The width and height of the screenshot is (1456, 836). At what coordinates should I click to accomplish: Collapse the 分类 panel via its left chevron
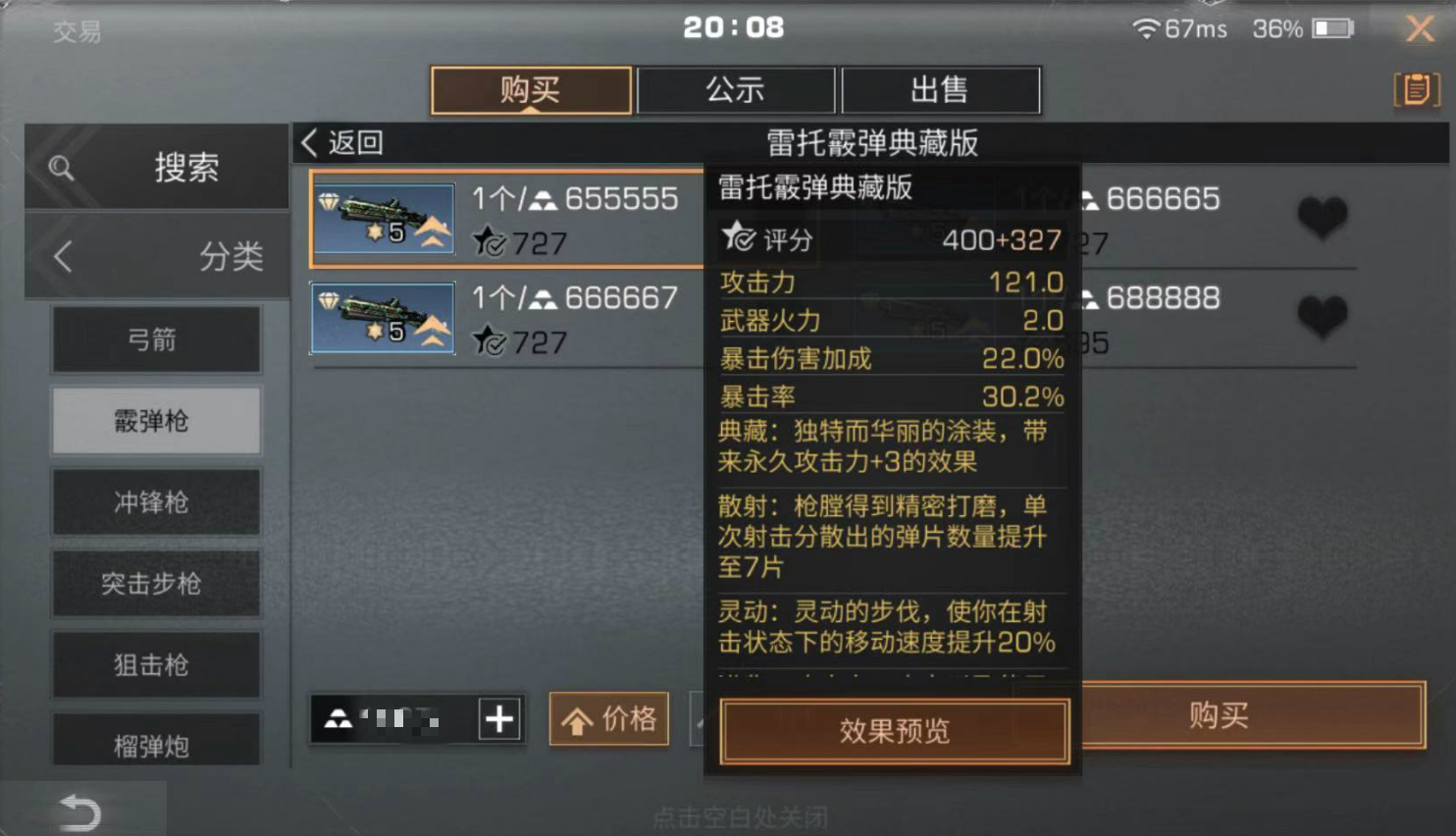pos(62,255)
